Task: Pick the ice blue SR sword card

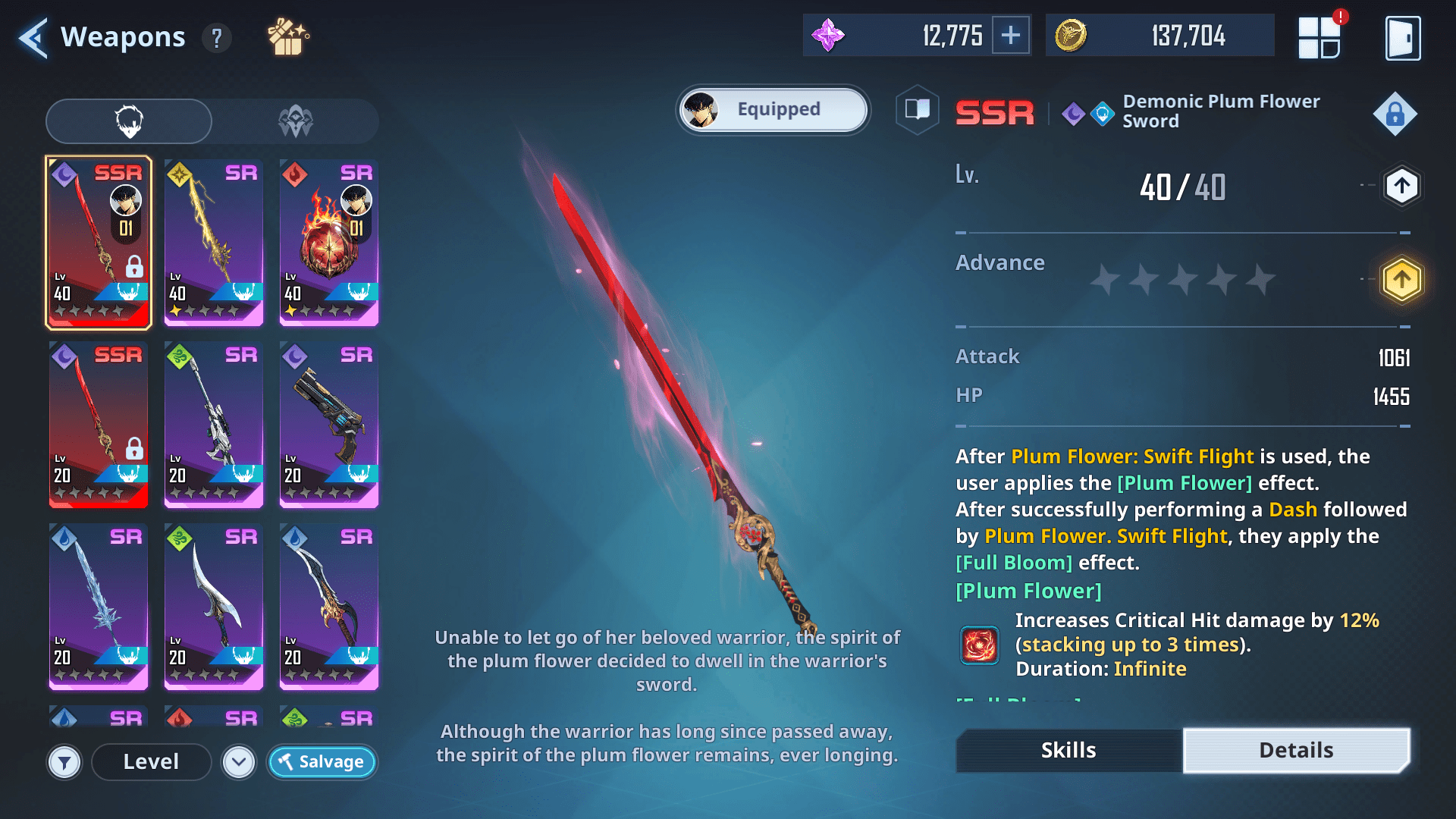Action: click(x=99, y=607)
